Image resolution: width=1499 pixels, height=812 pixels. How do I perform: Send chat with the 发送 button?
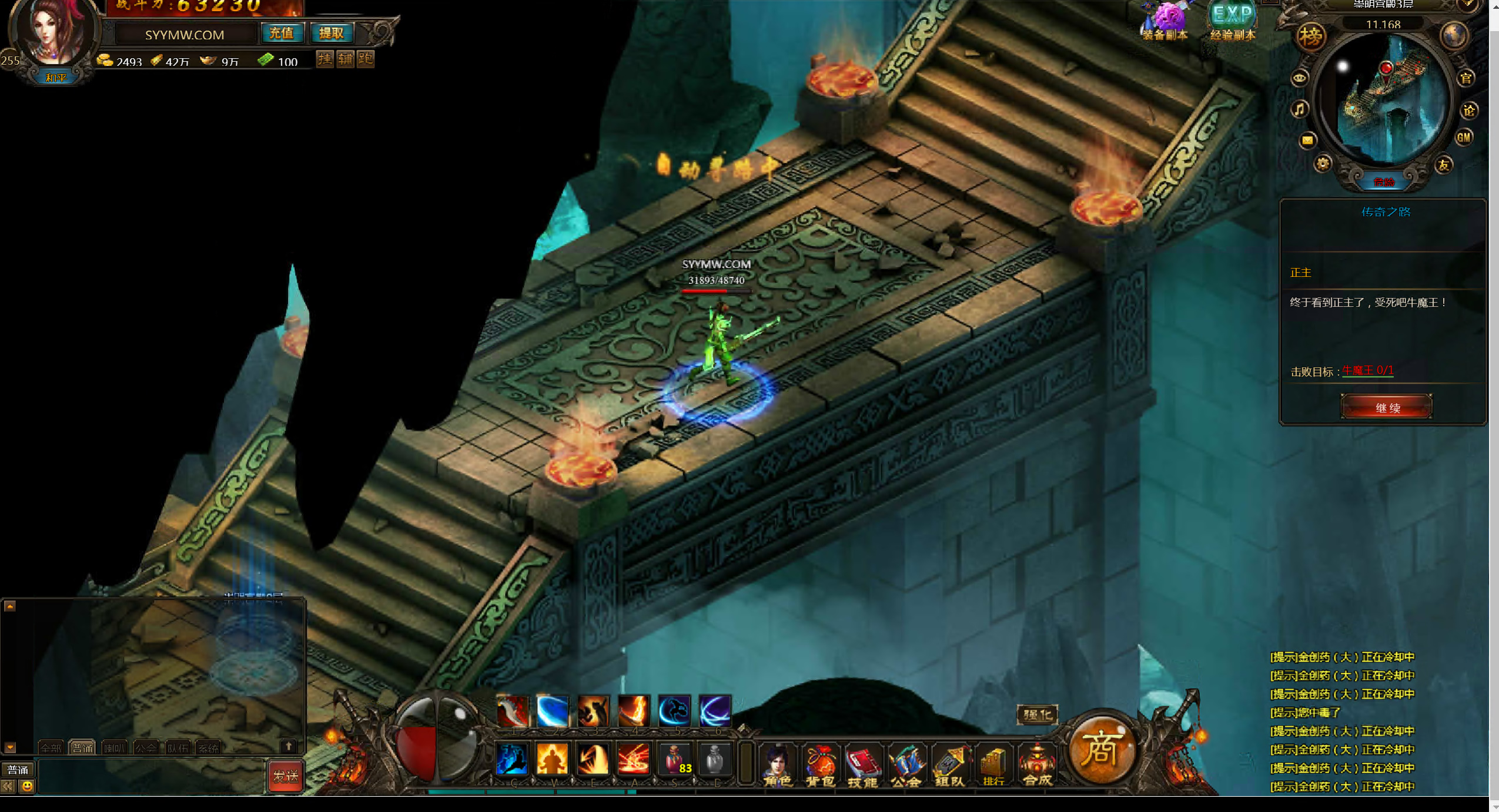tap(285, 776)
